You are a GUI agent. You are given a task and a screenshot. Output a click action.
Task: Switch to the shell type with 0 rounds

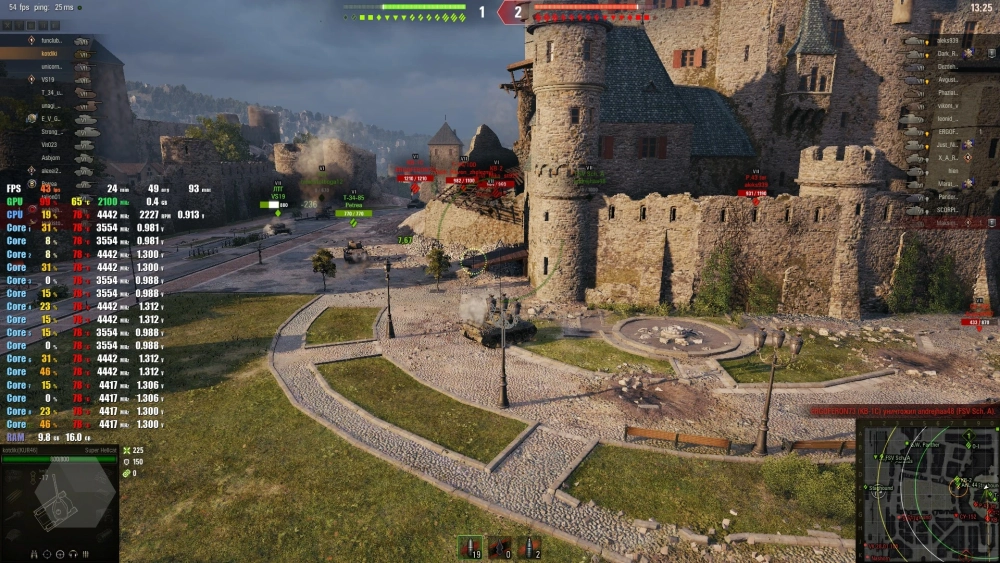coord(499,547)
